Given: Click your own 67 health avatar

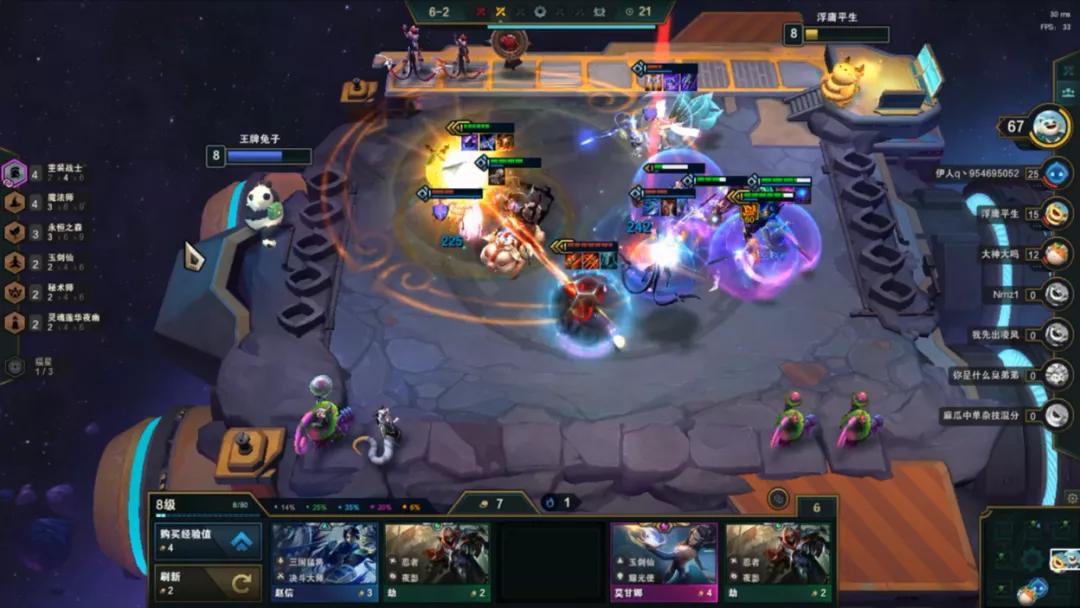Looking at the screenshot, I should [x=1049, y=127].
